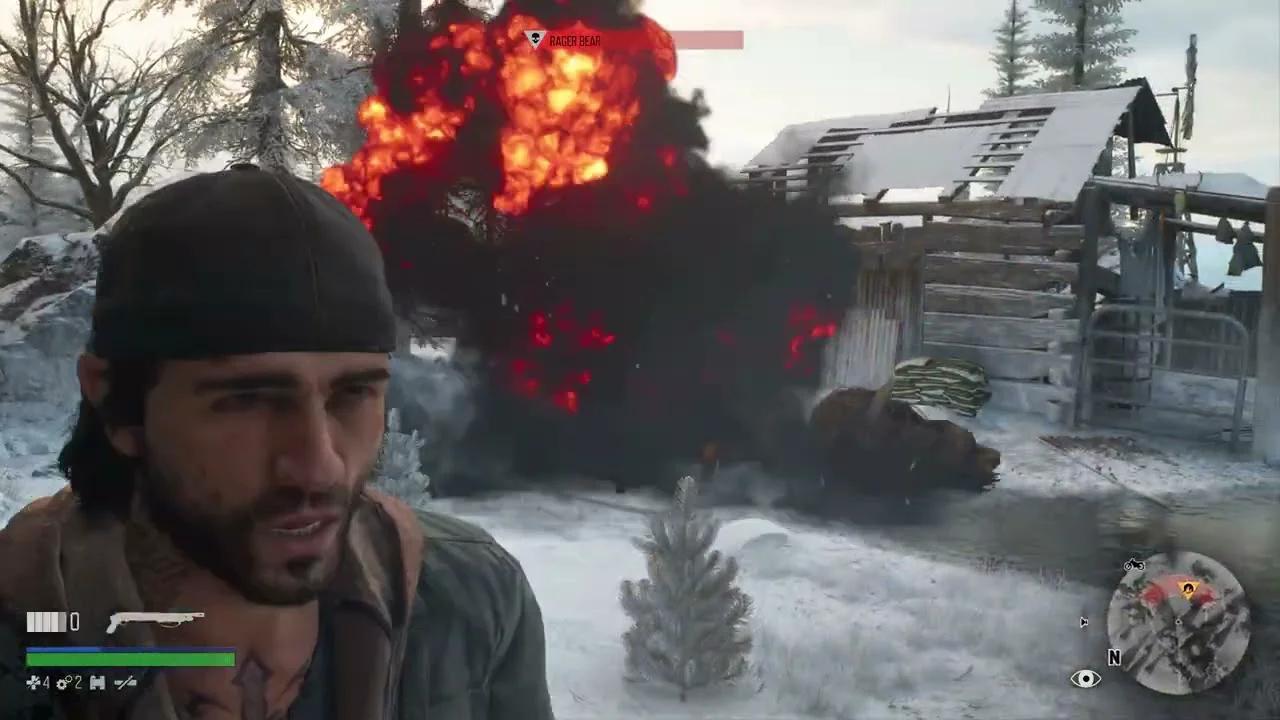Click the N compass marker near the minimap
Image resolution: width=1280 pixels, height=720 pixels.
1114,657
